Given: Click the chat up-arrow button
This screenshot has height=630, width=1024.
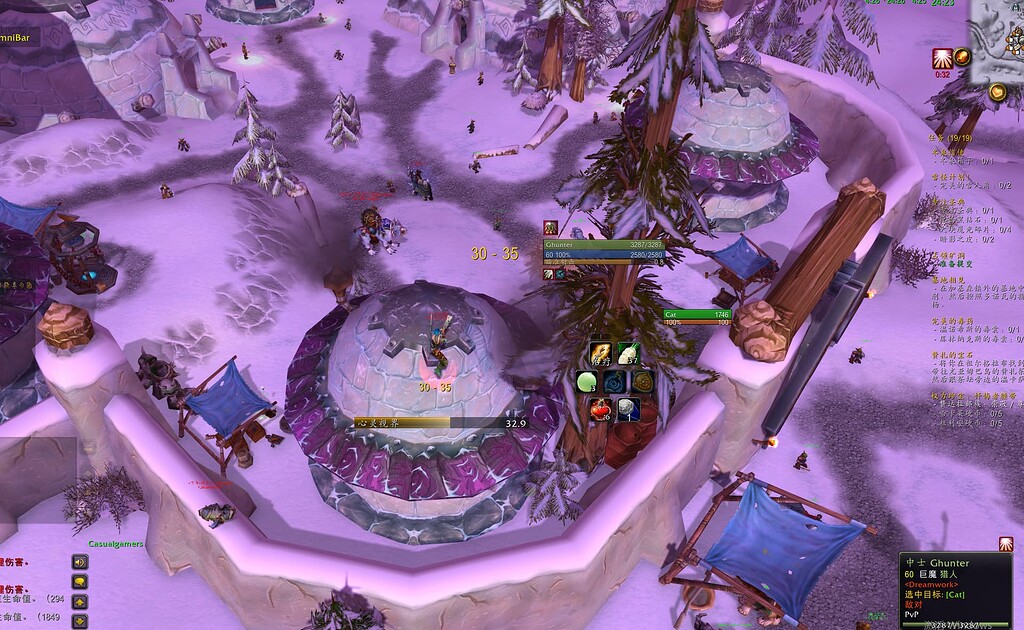Looking at the screenshot, I should 79,601.
